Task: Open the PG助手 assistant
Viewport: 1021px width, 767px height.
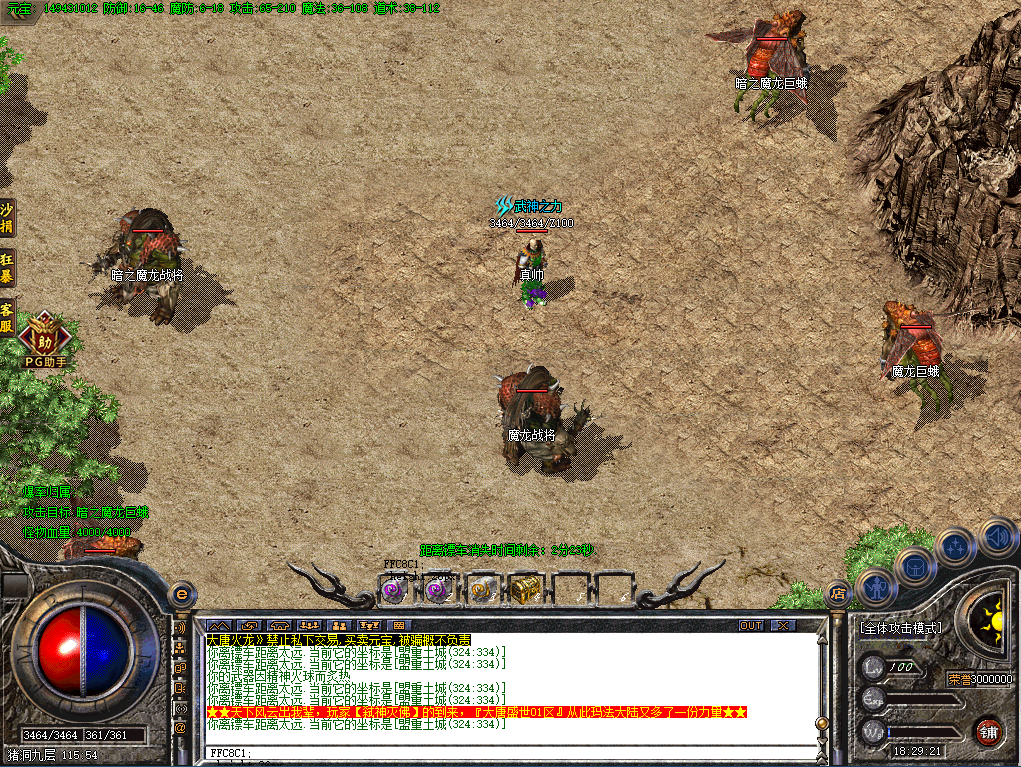Action: coord(44,336)
